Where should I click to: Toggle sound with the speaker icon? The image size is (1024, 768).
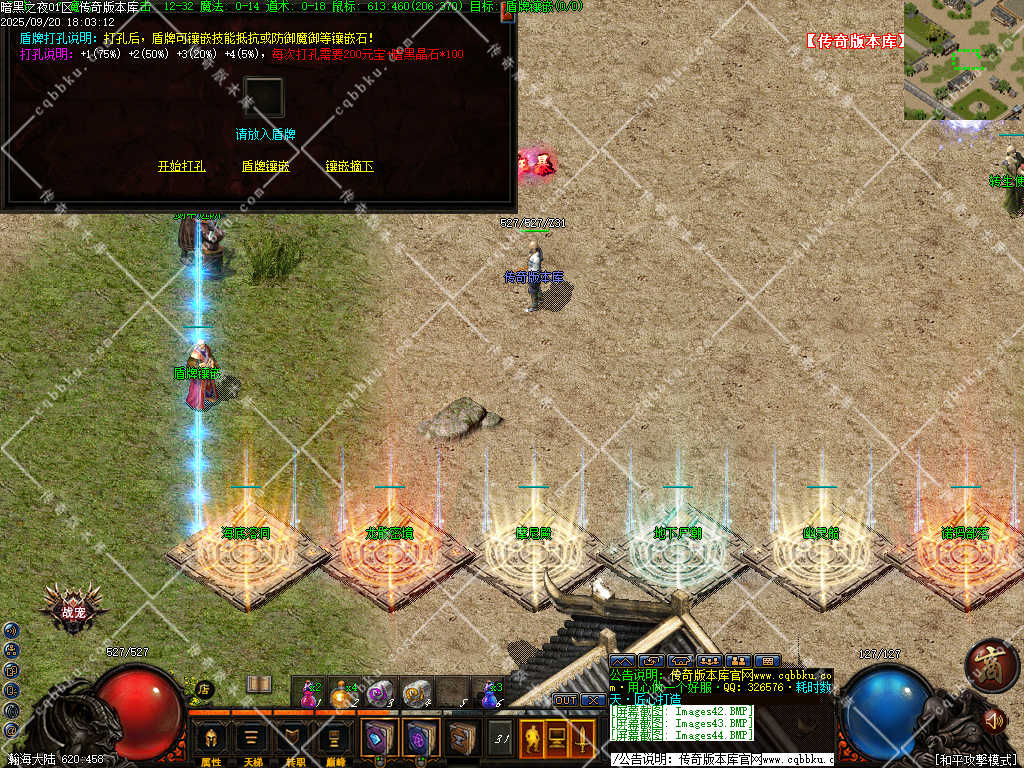(x=993, y=719)
